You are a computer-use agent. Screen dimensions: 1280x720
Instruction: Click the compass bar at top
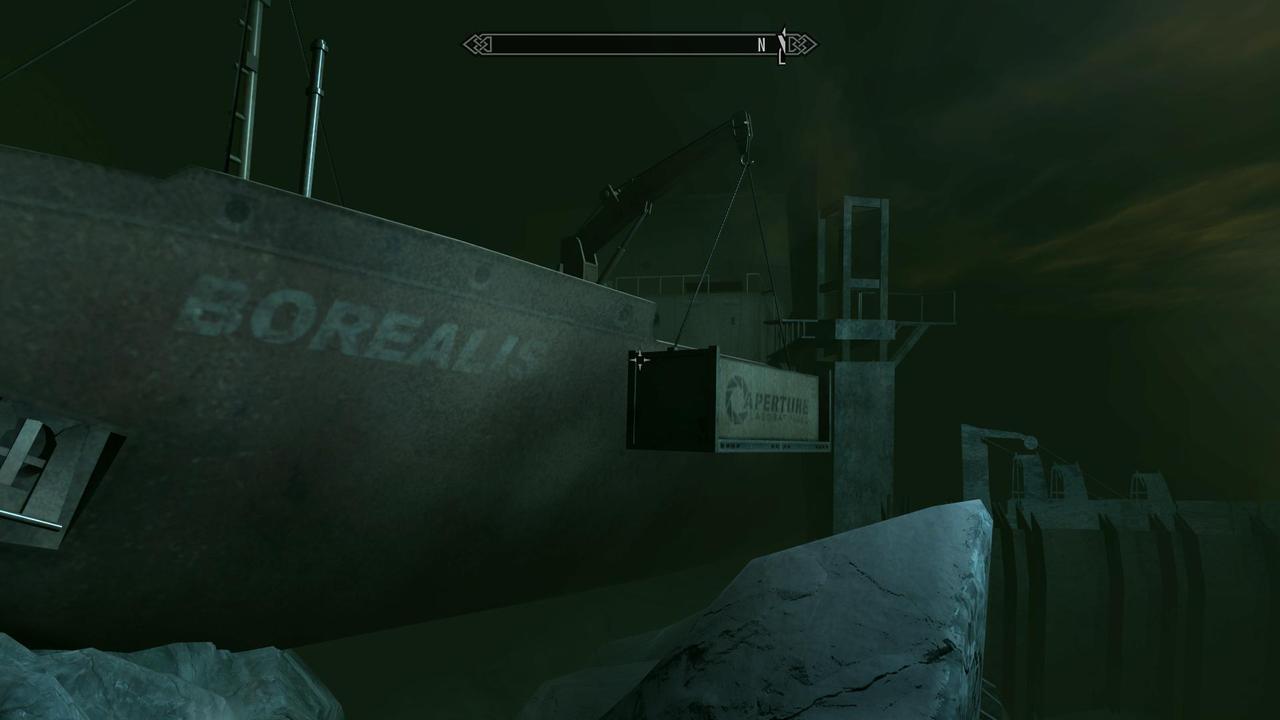639,45
